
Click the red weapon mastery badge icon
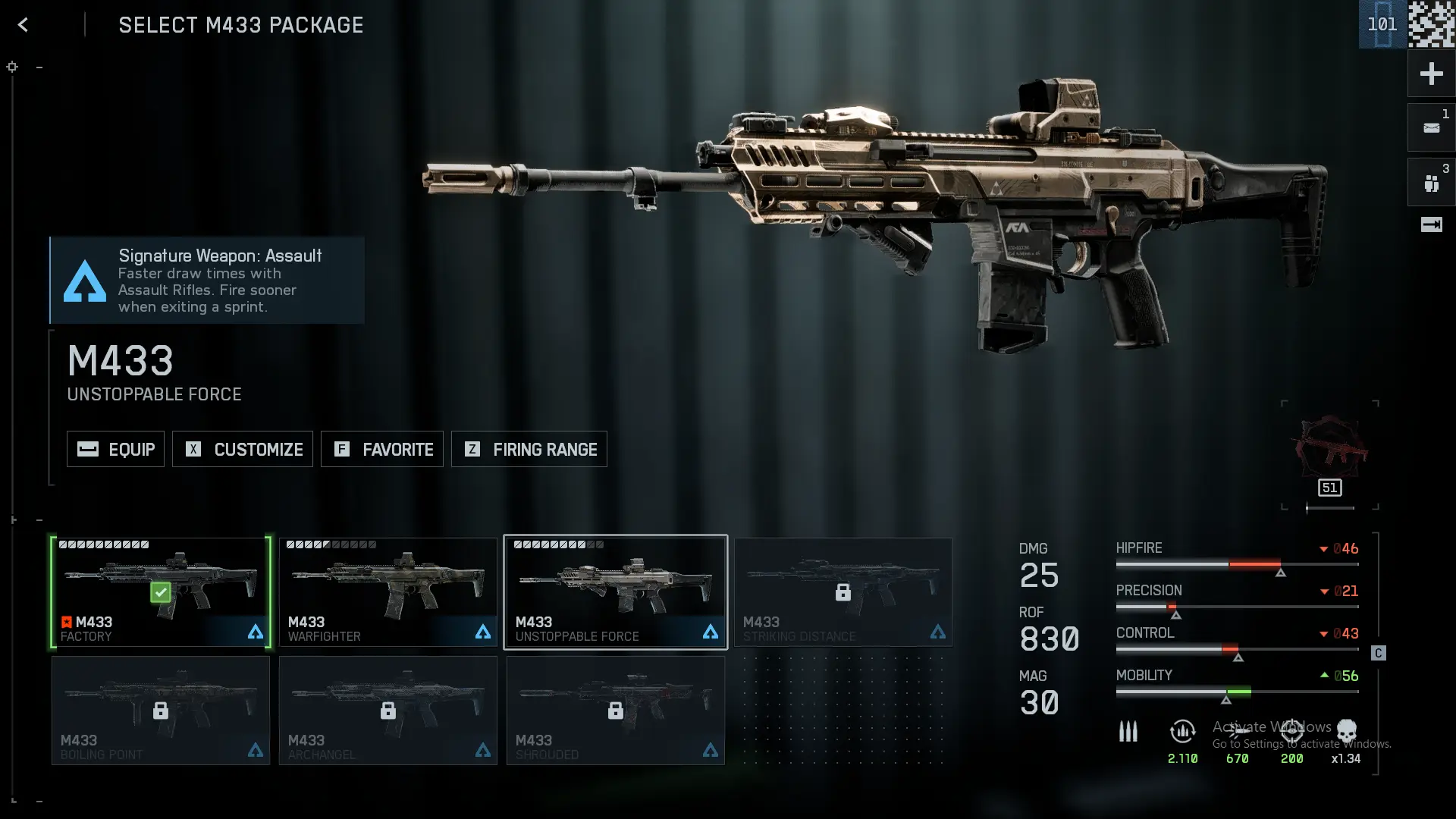click(x=1330, y=447)
